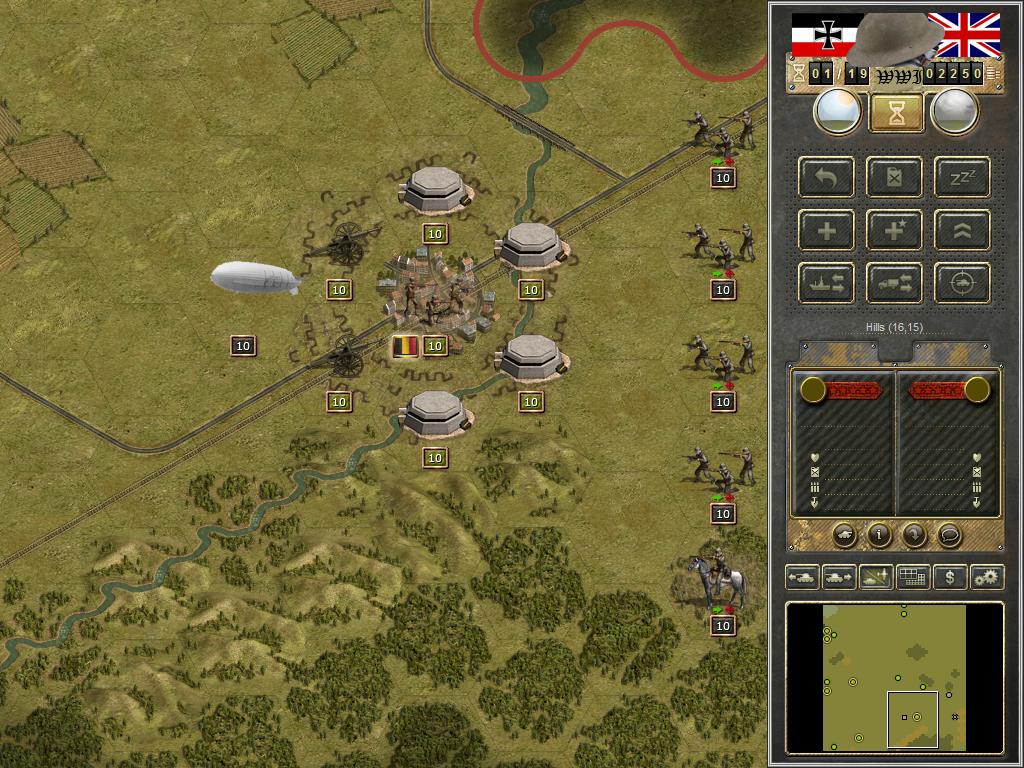This screenshot has width=1024, height=768.
Task: Toggle the air and ground unit view
Action: pyautogui.click(x=875, y=577)
